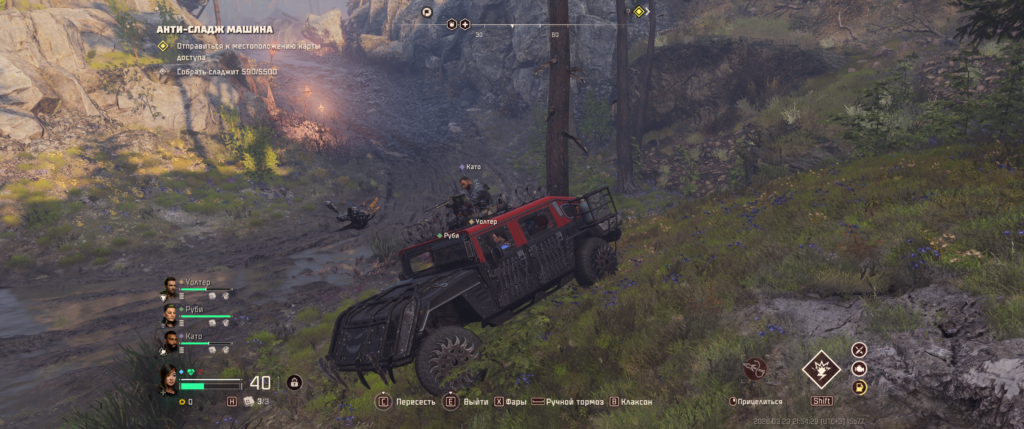Image resolution: width=1024 pixels, height=429 pixels.
Task: Click the crossed-tools vehicle repair status icon
Action: 859,350
